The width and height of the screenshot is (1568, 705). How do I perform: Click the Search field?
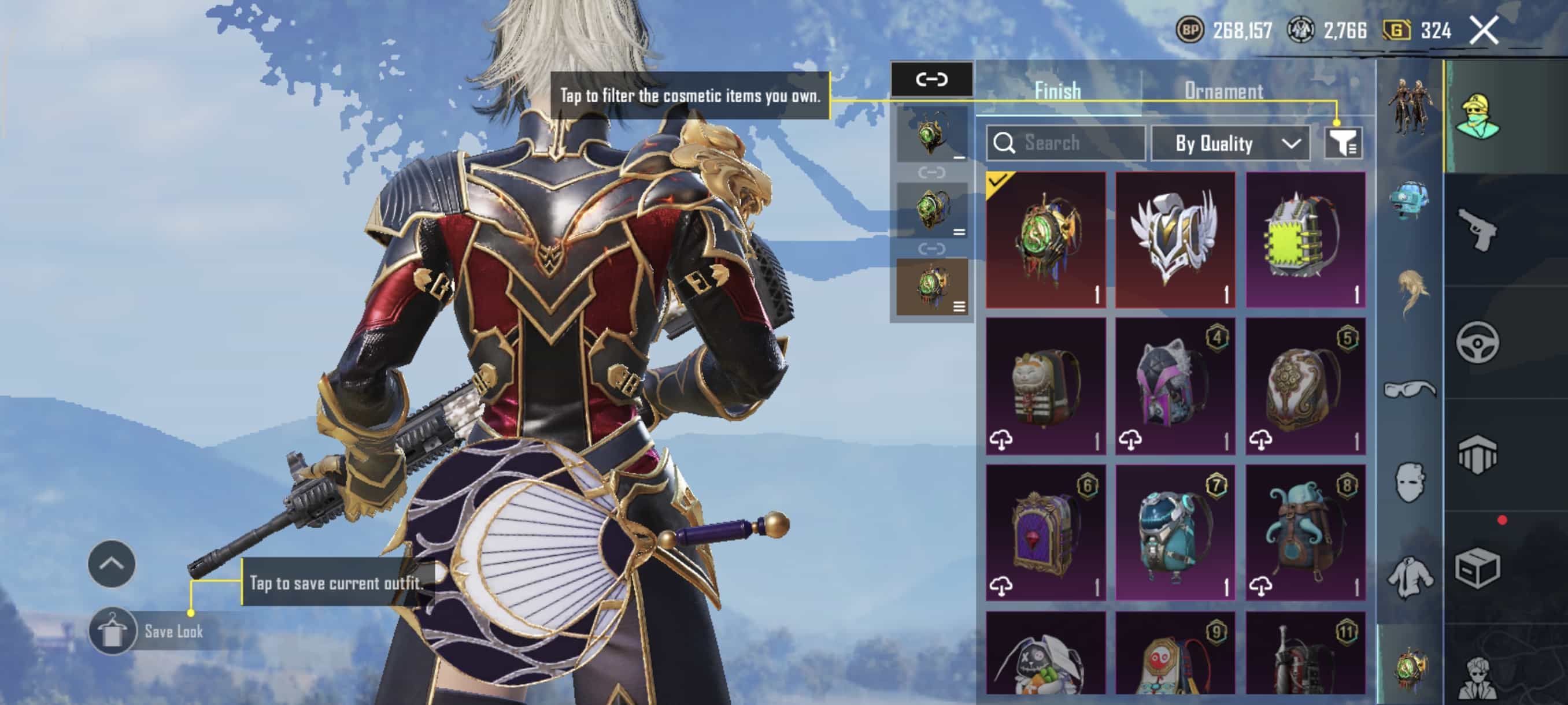coord(1066,143)
